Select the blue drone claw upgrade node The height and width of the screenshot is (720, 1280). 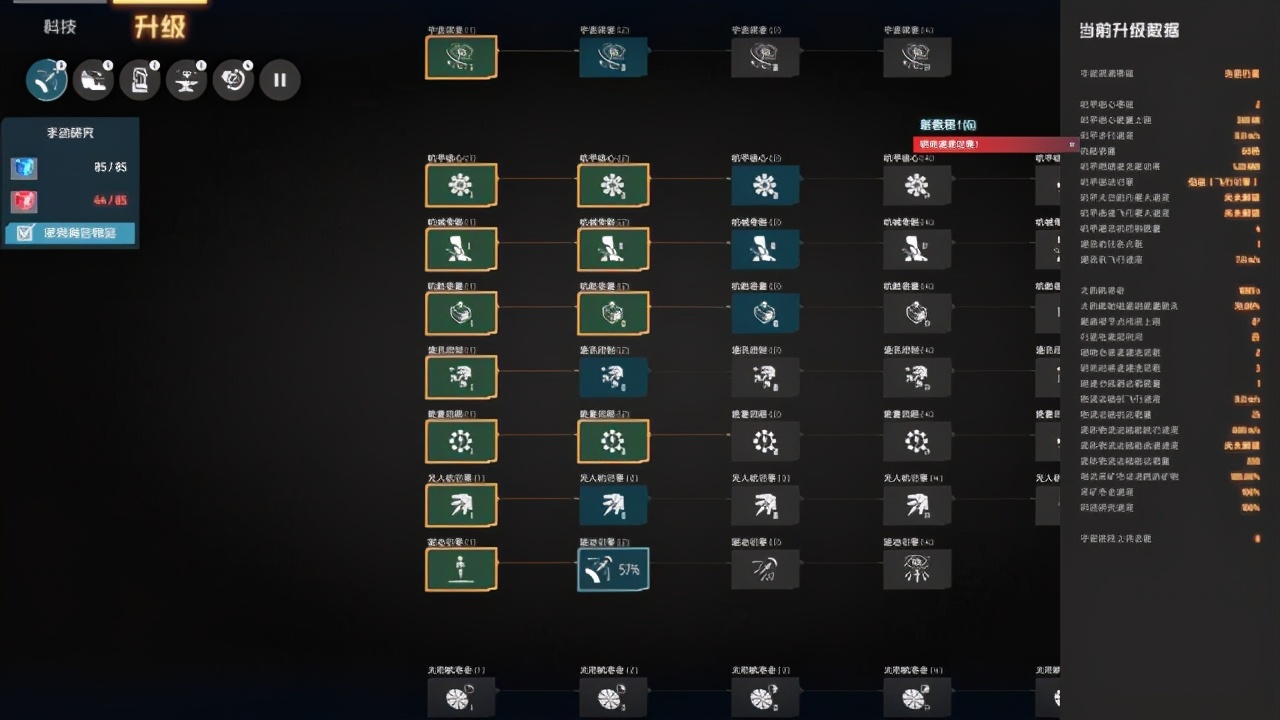[x=613, y=505]
